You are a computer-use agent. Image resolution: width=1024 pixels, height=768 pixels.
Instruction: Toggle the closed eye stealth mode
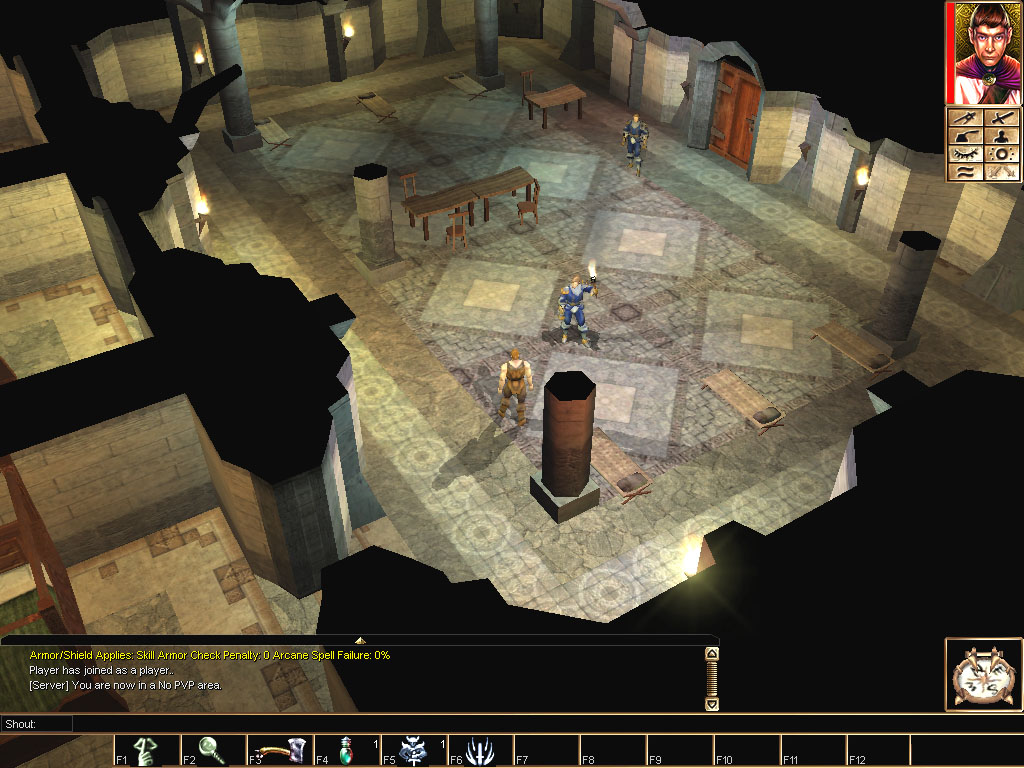tap(966, 154)
